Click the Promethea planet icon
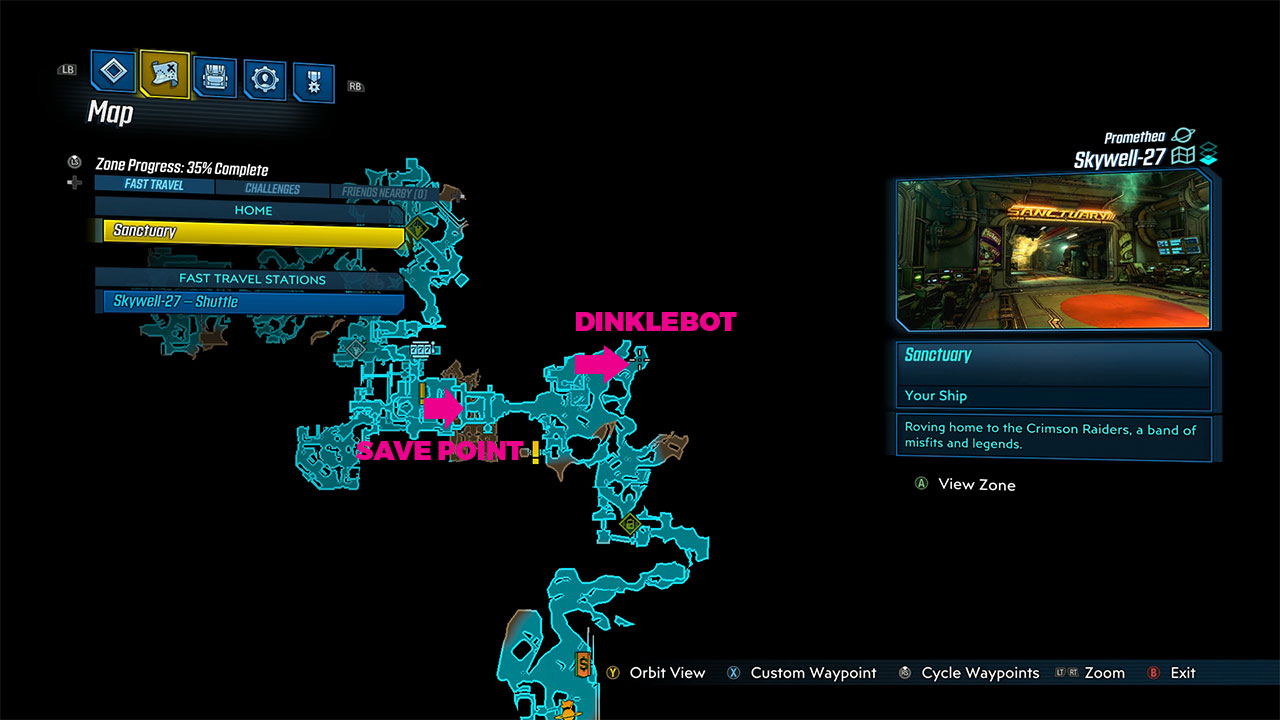The image size is (1280, 720). click(1183, 136)
